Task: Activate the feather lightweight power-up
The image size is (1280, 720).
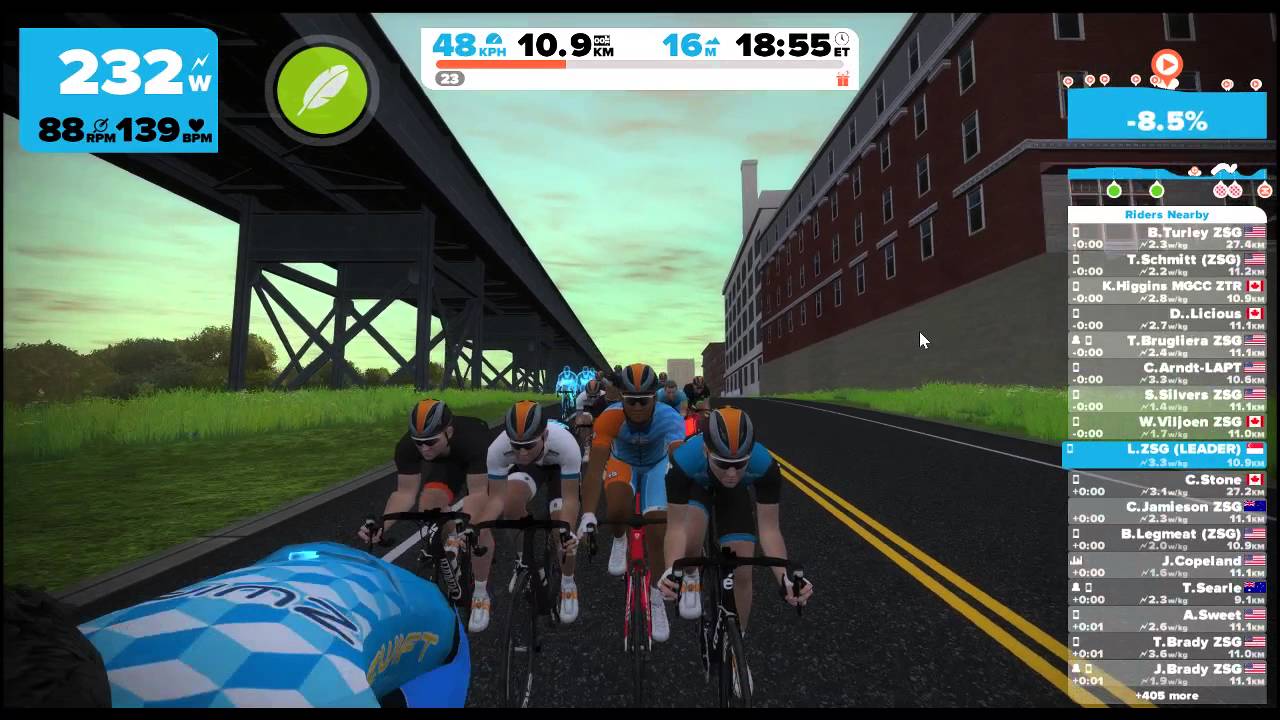Action: tap(322, 90)
